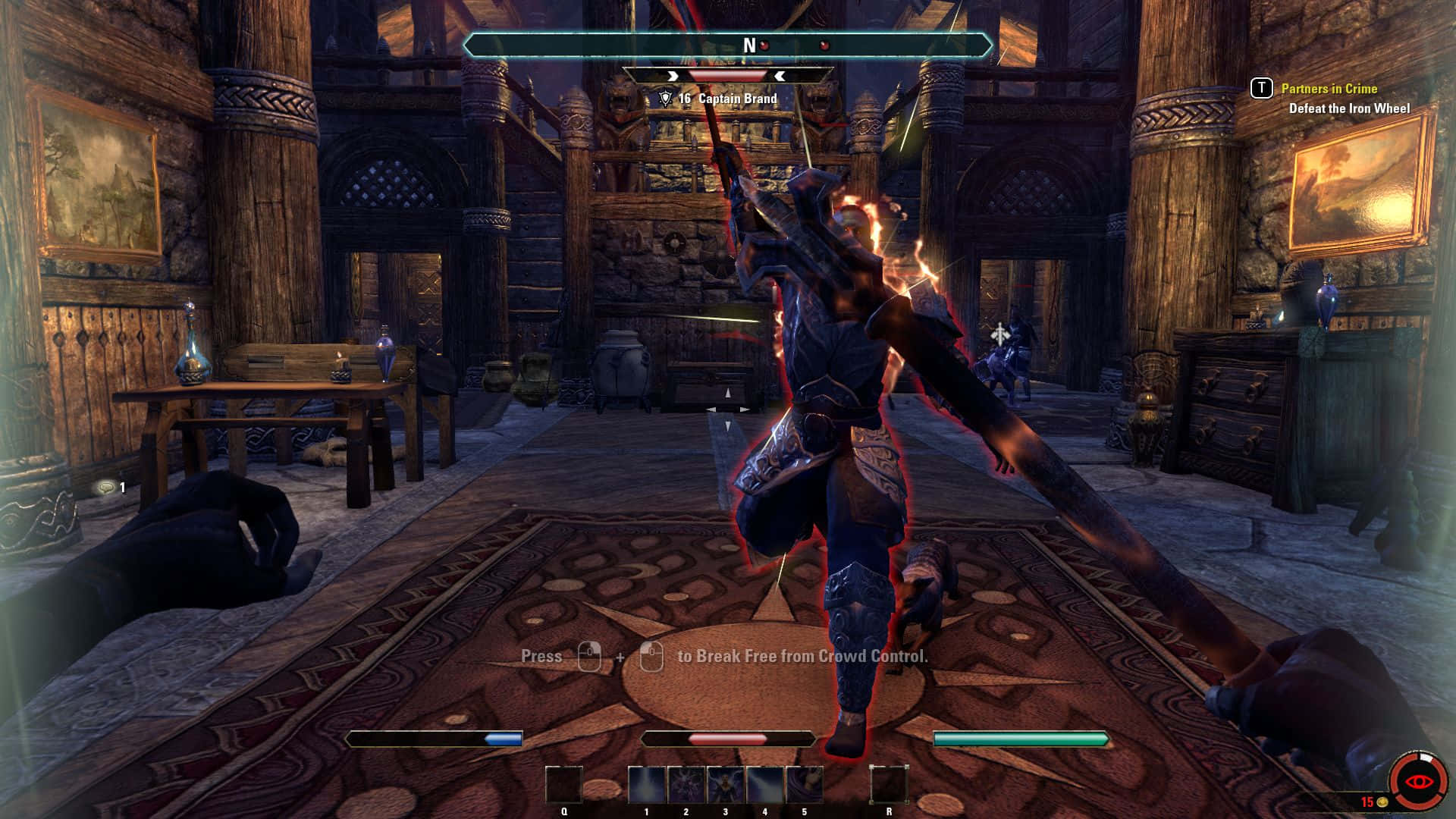Use the second ability bar skill
The width and height of the screenshot is (1456, 819).
(x=686, y=785)
